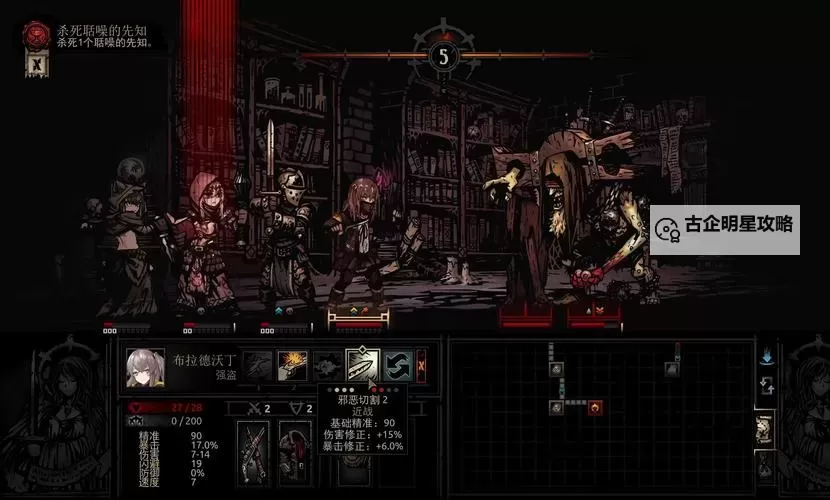Use the pistol gunshot skill icon

tap(292, 364)
